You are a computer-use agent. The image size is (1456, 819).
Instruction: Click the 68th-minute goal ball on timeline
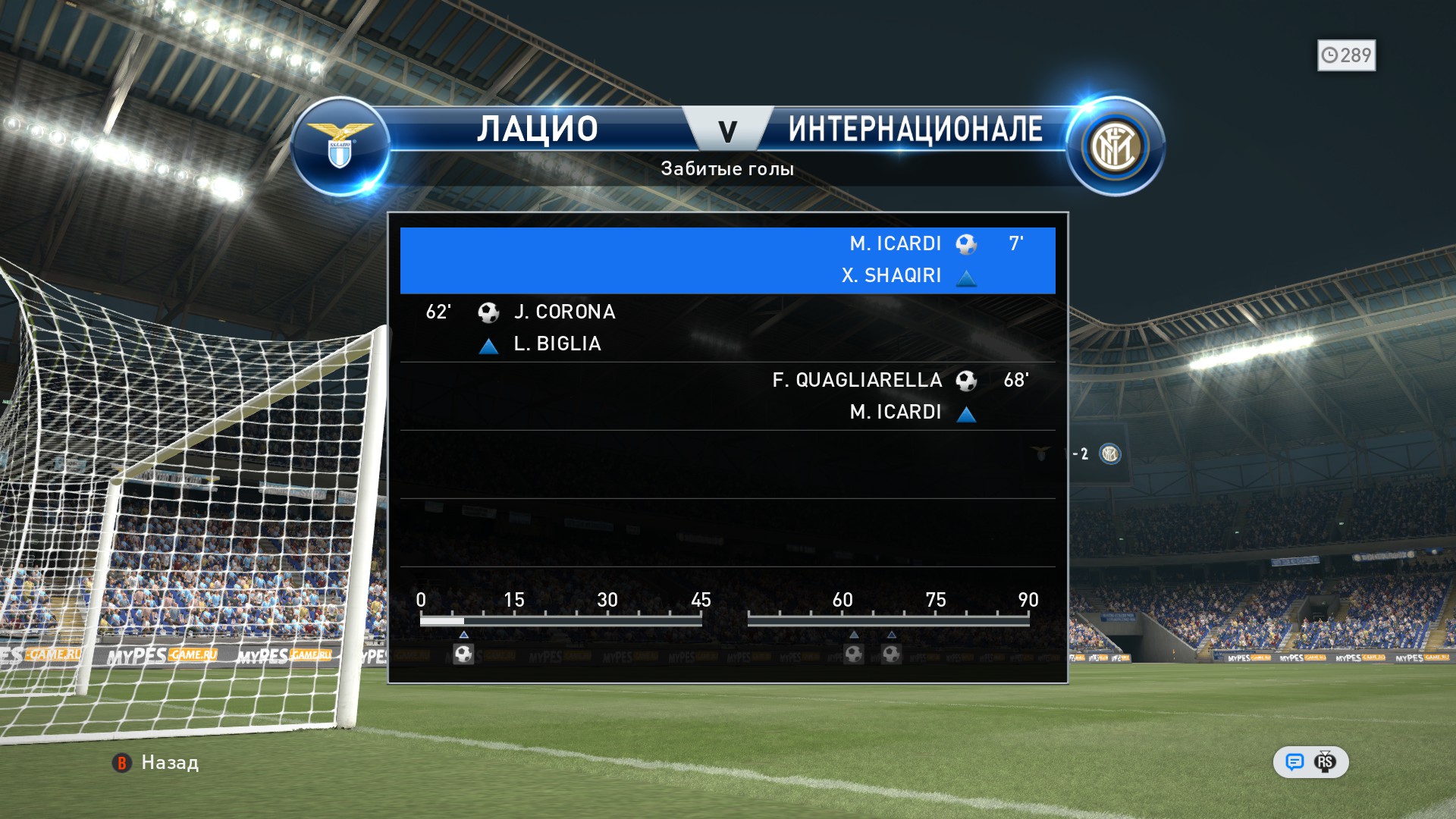(x=891, y=654)
